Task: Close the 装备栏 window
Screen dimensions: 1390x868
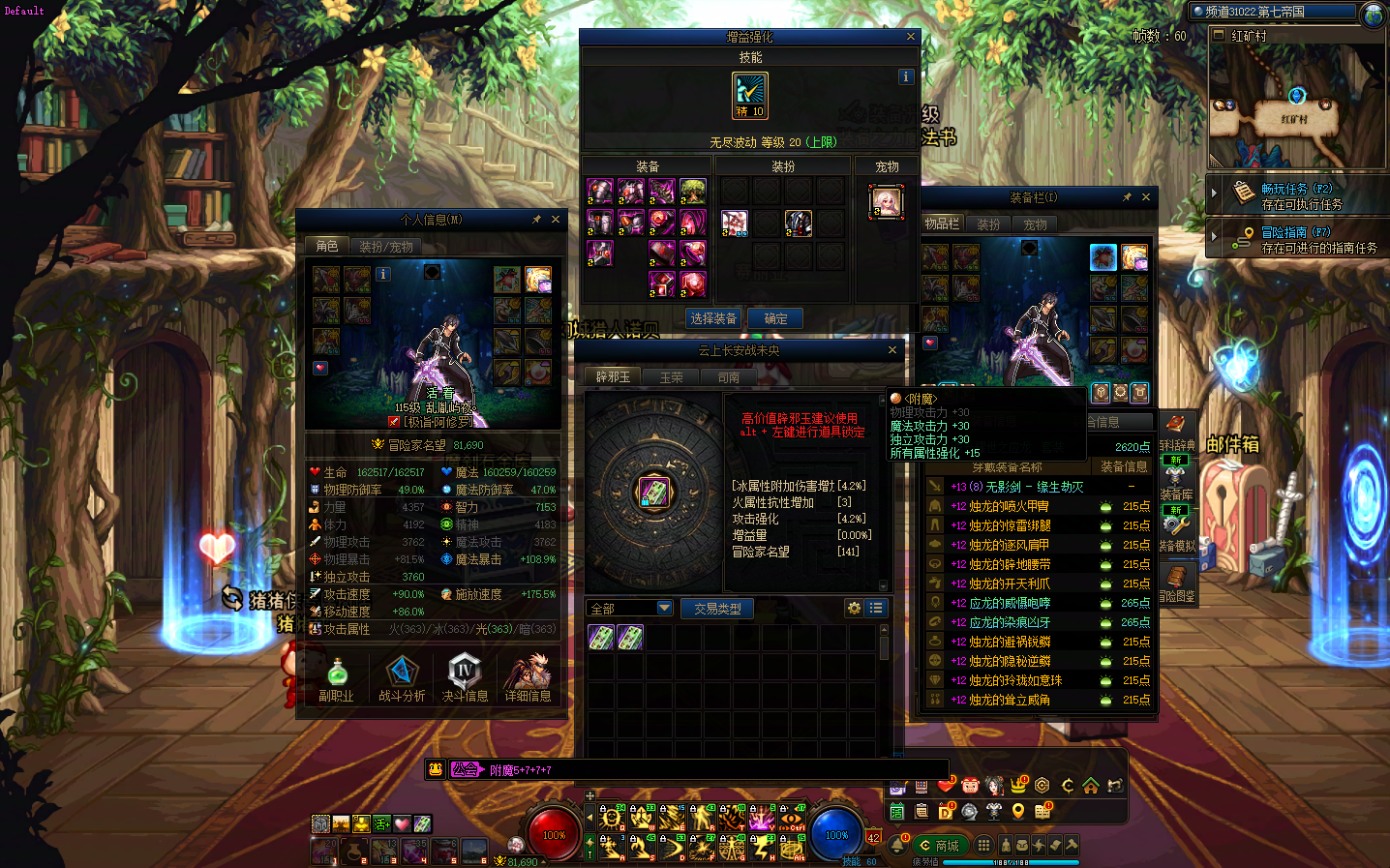Action: coord(1146,197)
